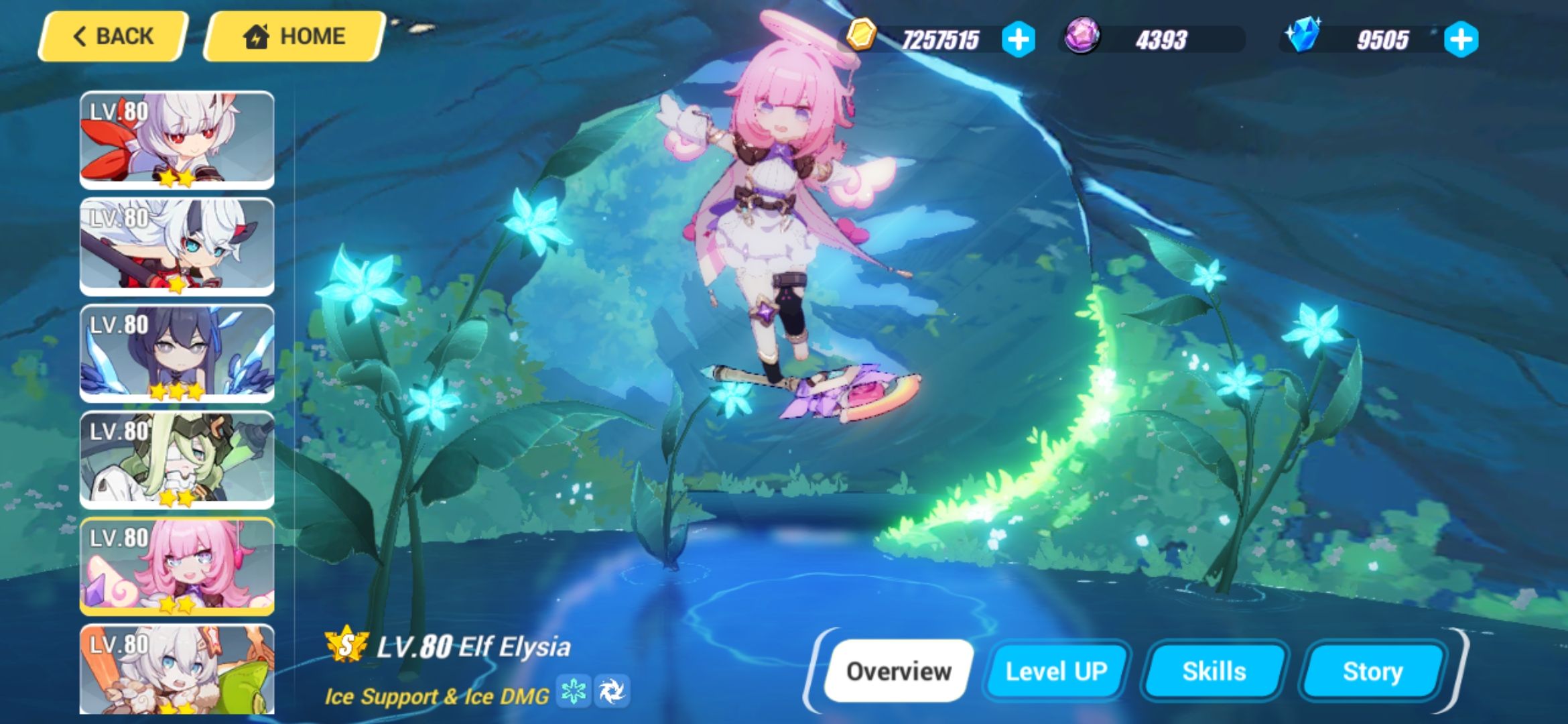This screenshot has height=724, width=1568.
Task: Open the Skills tab
Action: 1214,670
